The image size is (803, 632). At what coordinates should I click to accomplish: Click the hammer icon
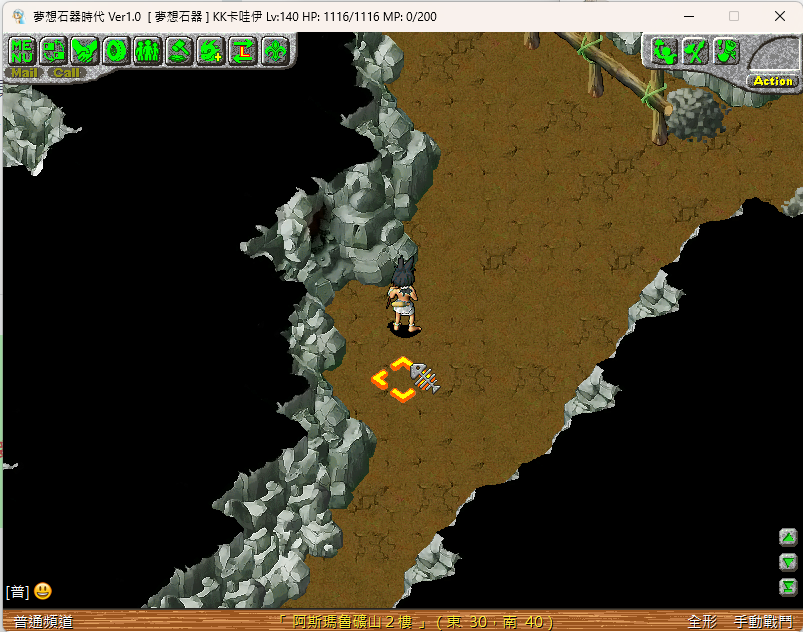pos(179,50)
